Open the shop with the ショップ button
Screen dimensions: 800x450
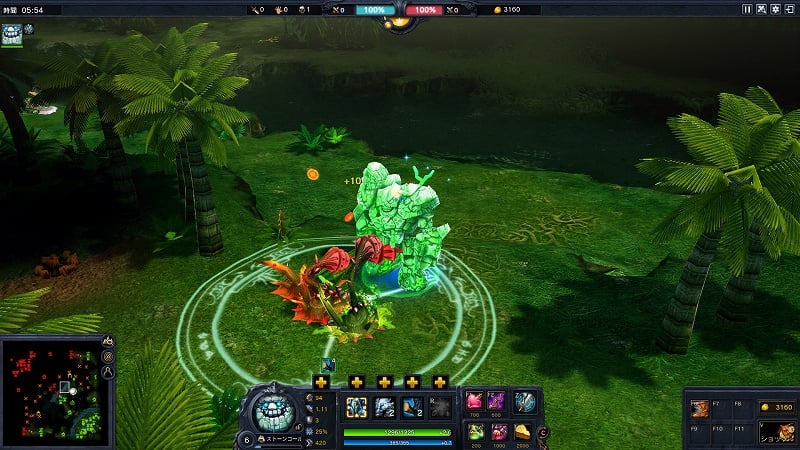click(777, 433)
